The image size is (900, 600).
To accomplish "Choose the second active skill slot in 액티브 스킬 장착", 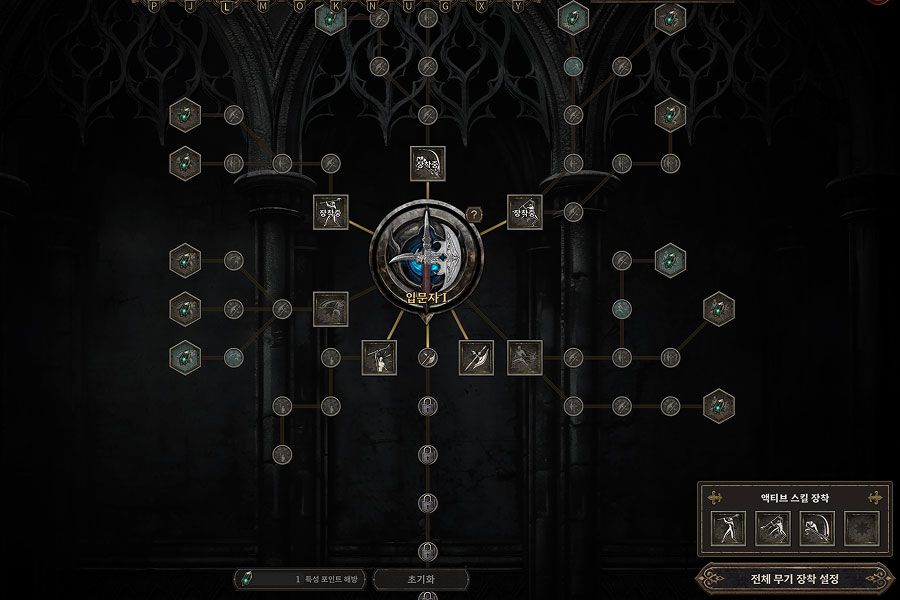I will (x=771, y=528).
